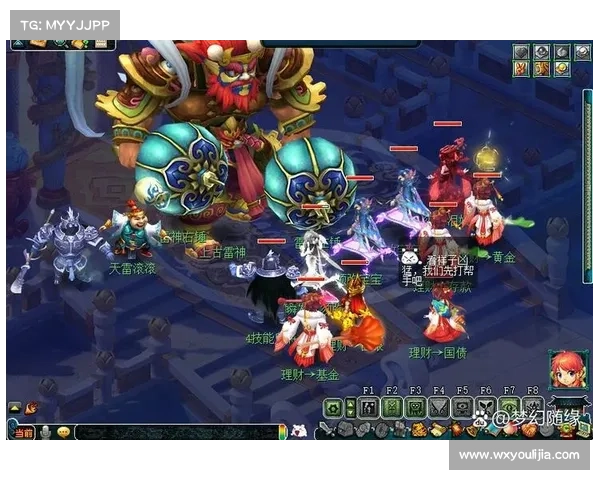This screenshot has height=480, width=600.
Task: Expand chat with the yellow up-arrow button
Action: click(x=15, y=408)
